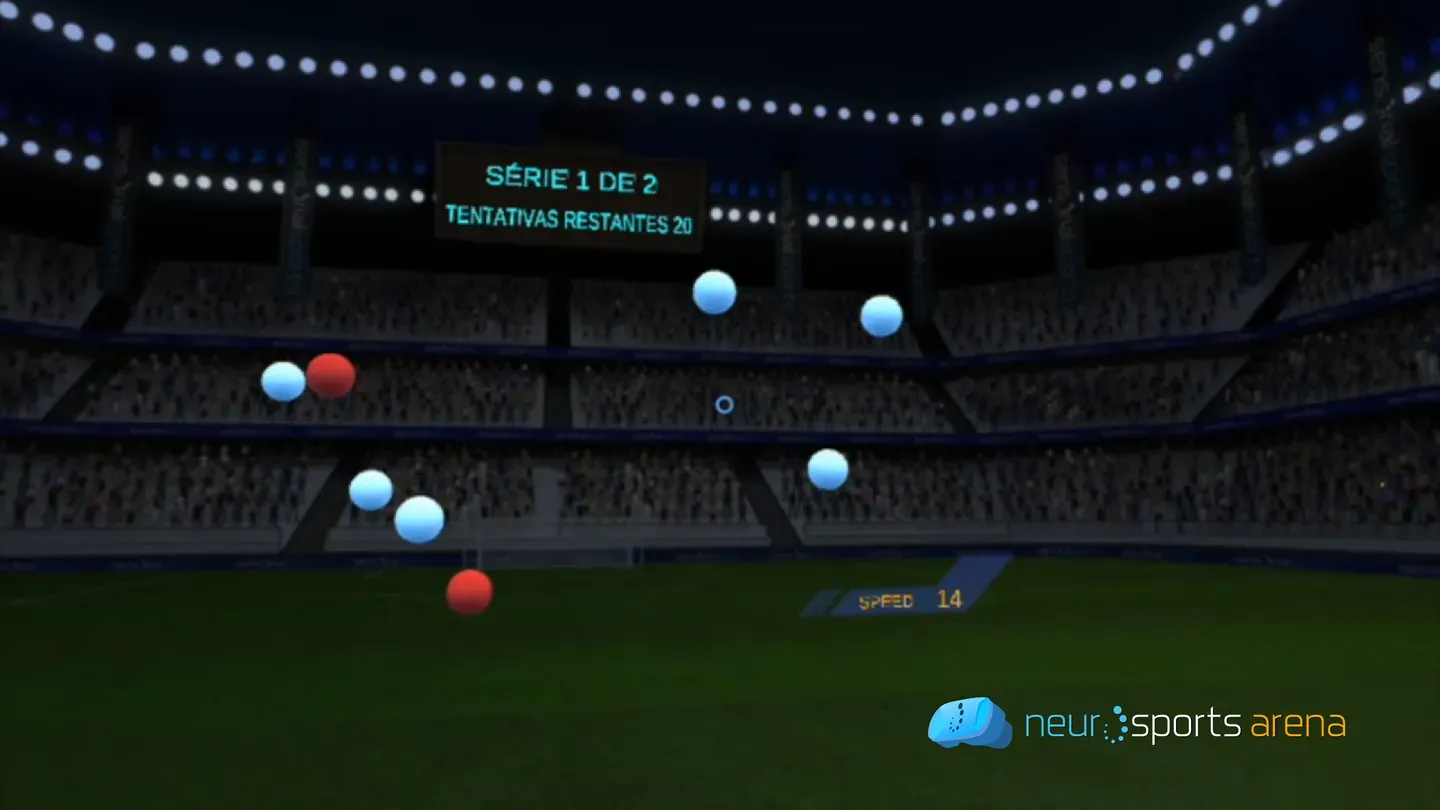
Task: Click the lowest red ball on the field
Action: (470, 591)
